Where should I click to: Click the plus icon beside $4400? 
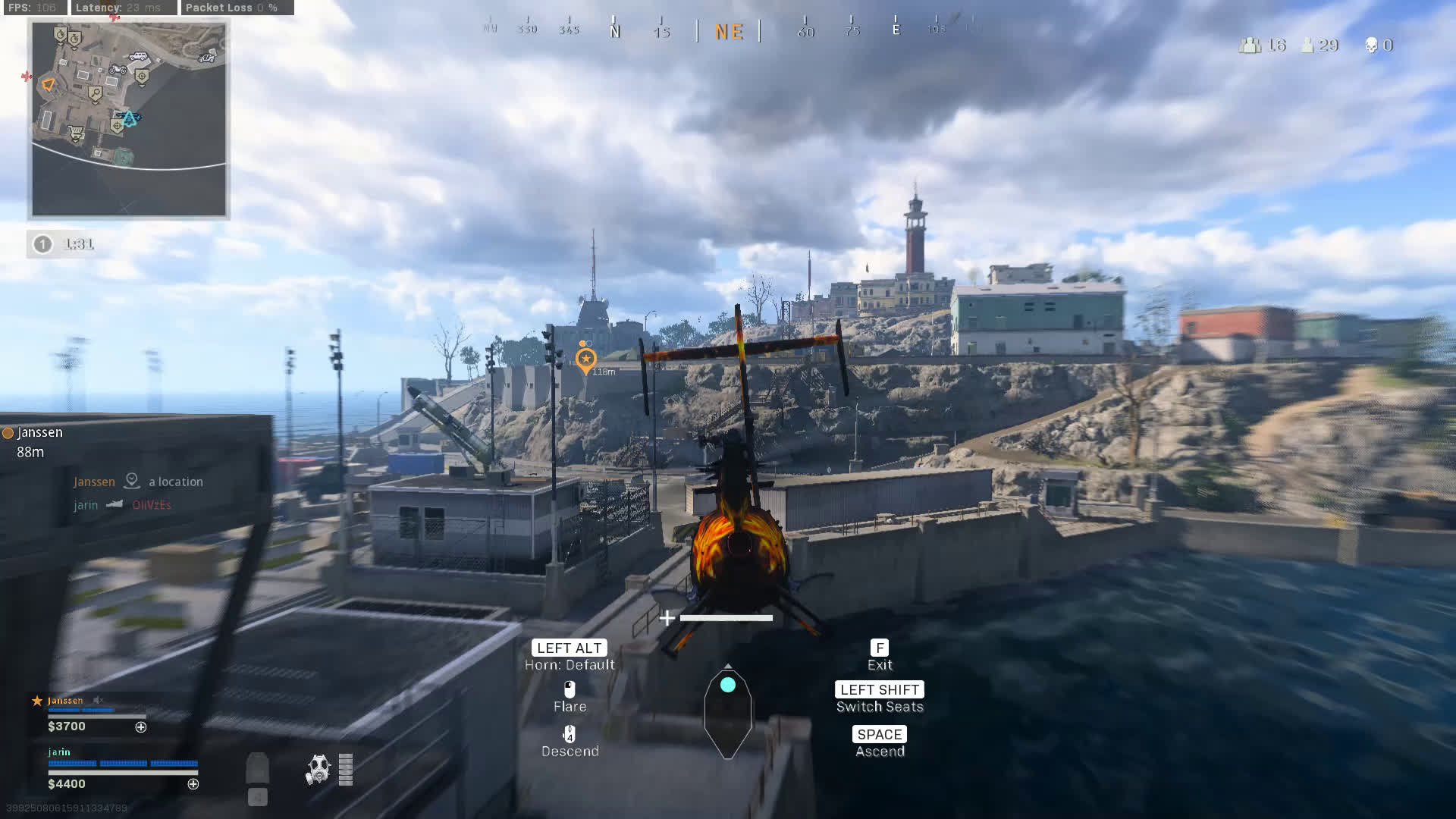(x=193, y=784)
